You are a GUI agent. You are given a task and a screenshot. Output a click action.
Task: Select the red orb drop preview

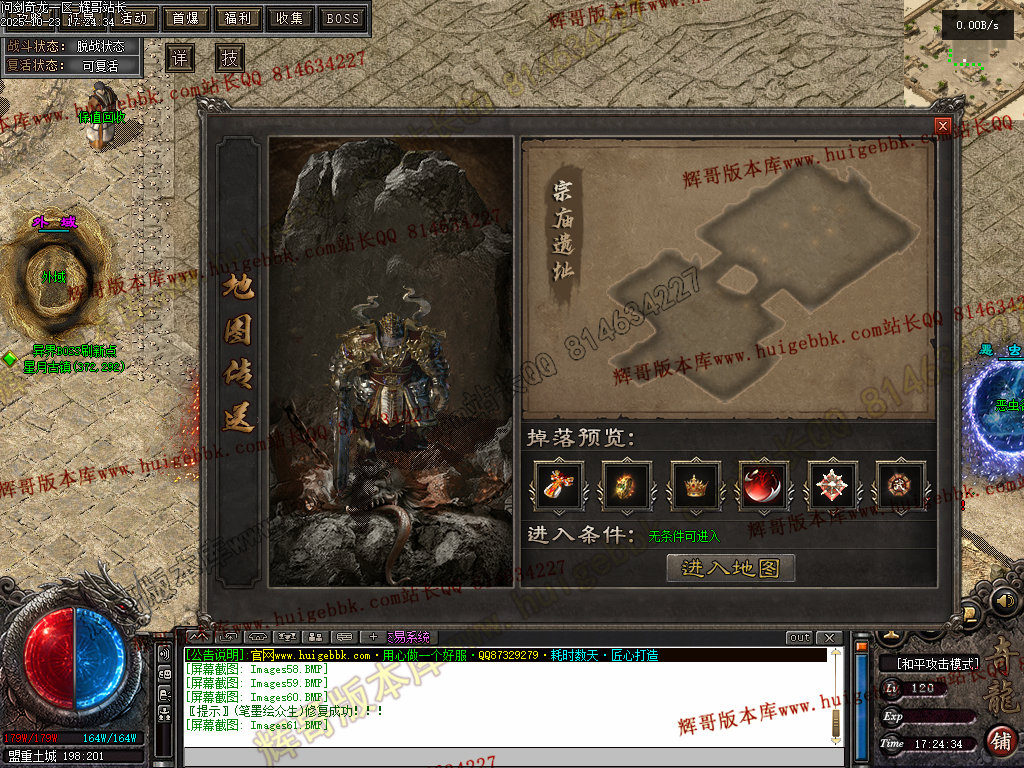764,487
